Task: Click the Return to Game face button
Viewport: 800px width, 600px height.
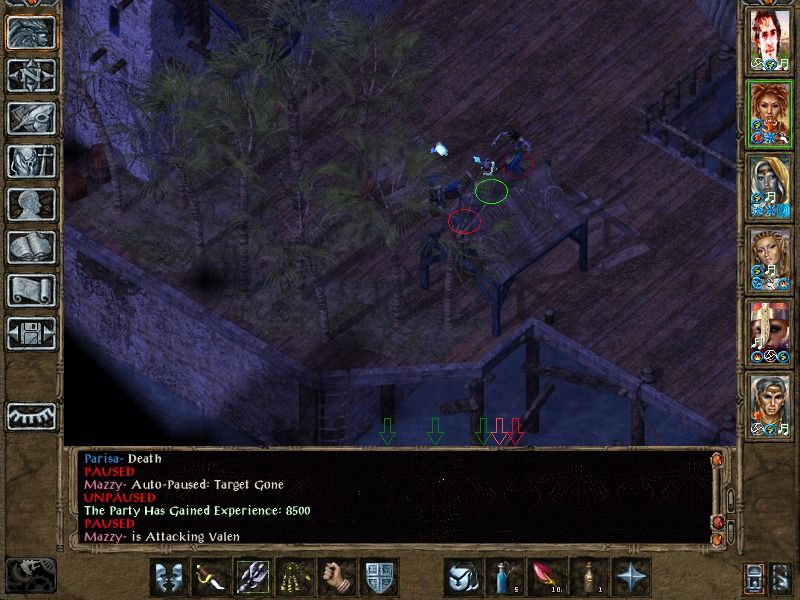Action: pyautogui.click(x=30, y=33)
